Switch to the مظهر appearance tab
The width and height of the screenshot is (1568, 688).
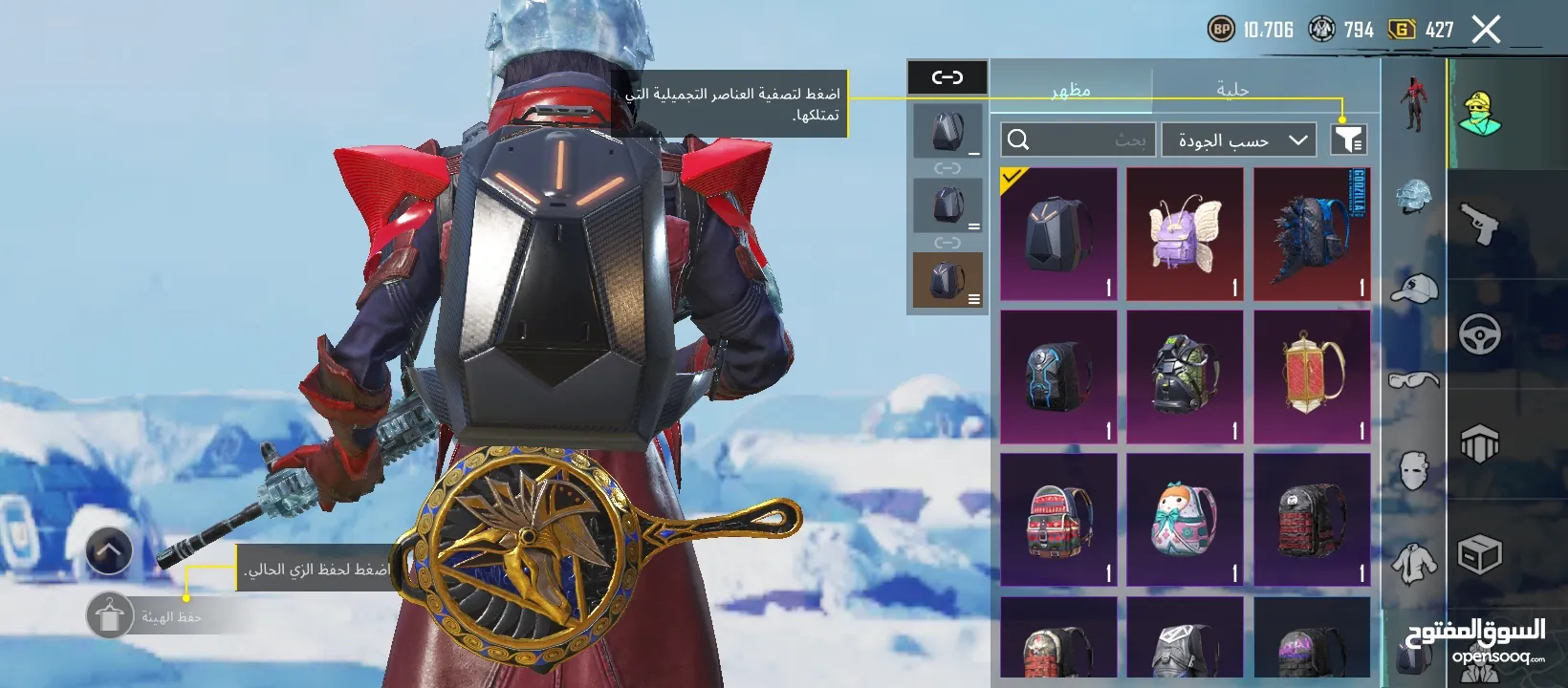(x=1071, y=89)
